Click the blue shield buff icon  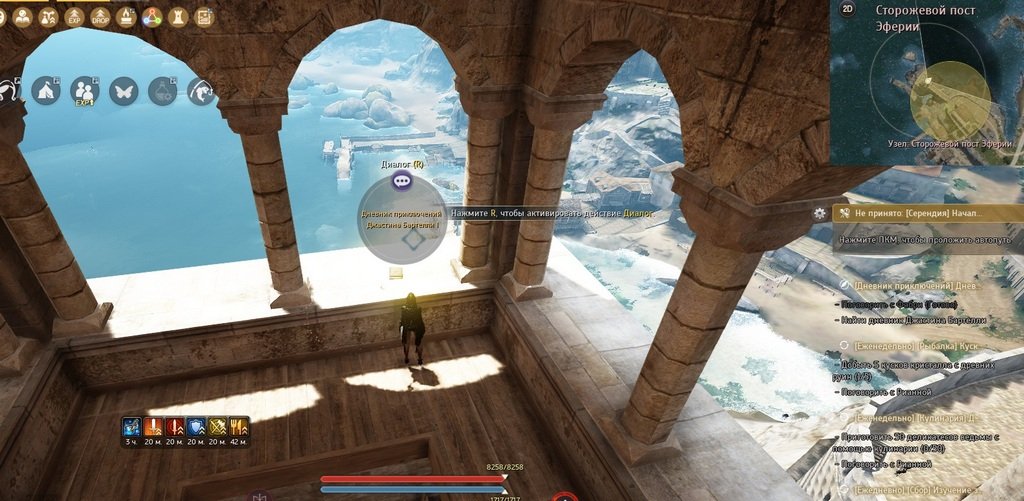(196, 426)
